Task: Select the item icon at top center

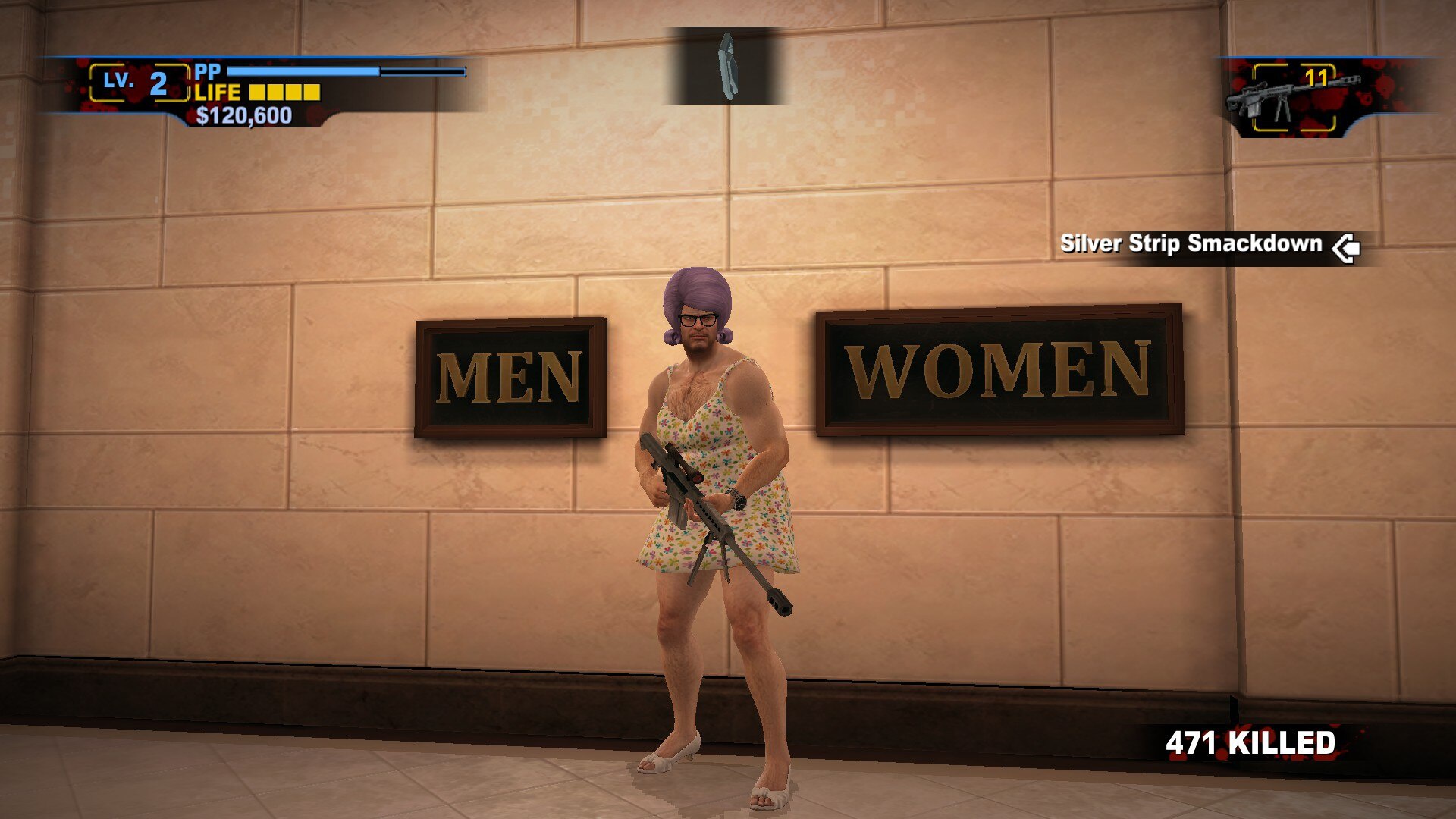Action: click(x=726, y=66)
